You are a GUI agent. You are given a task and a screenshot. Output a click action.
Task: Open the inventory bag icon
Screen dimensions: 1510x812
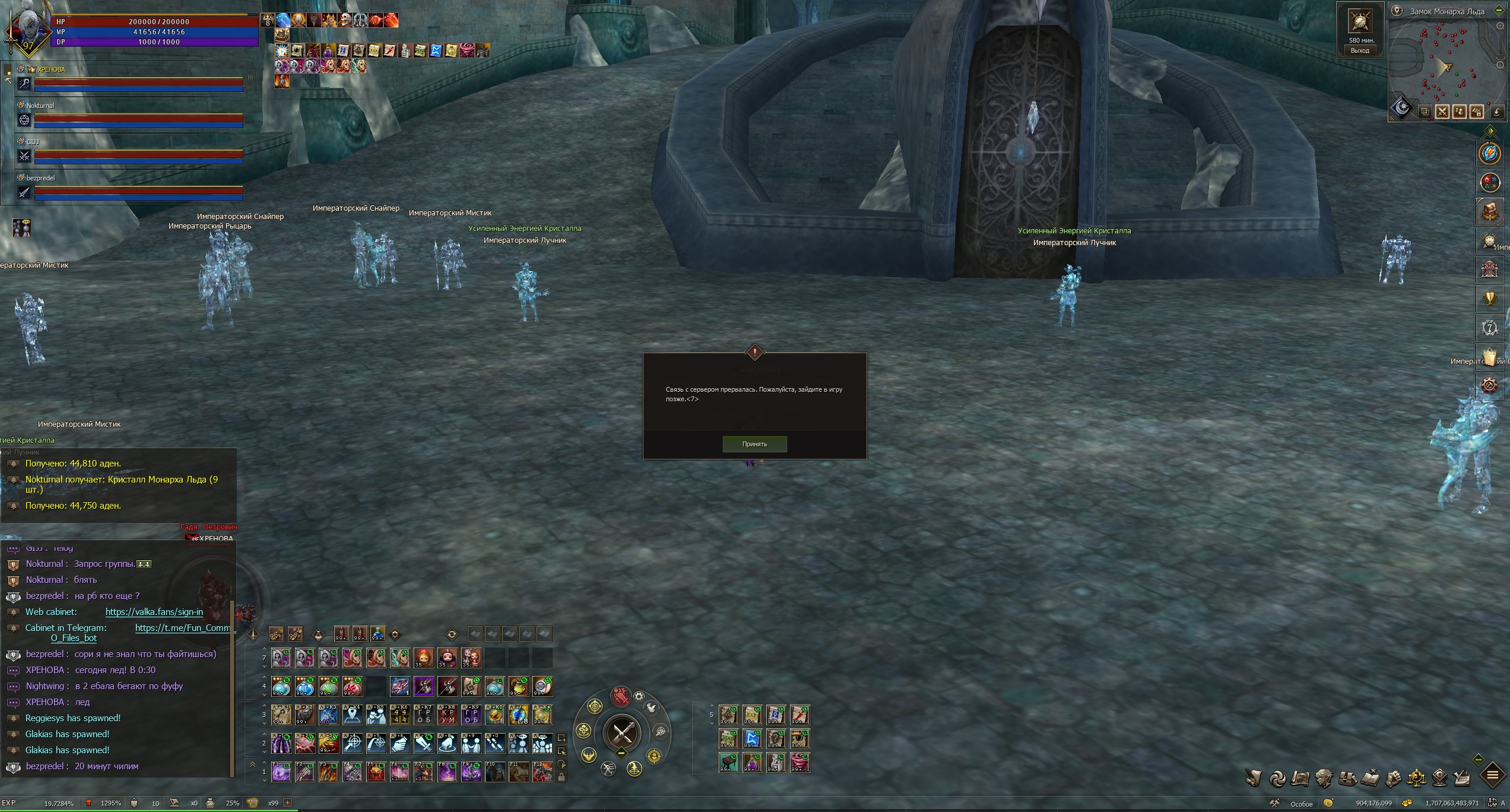[1347, 778]
